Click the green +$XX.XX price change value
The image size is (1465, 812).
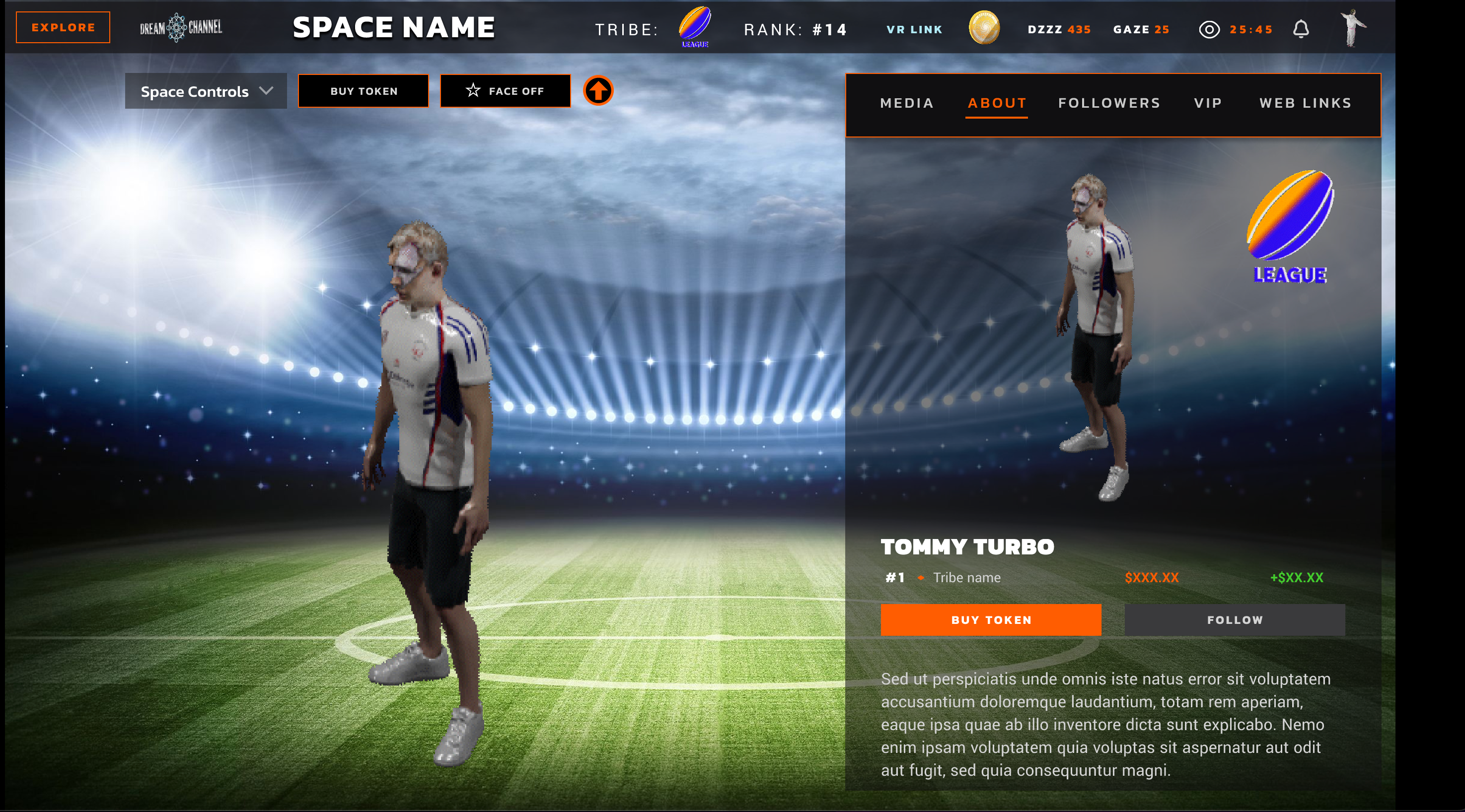tap(1296, 577)
